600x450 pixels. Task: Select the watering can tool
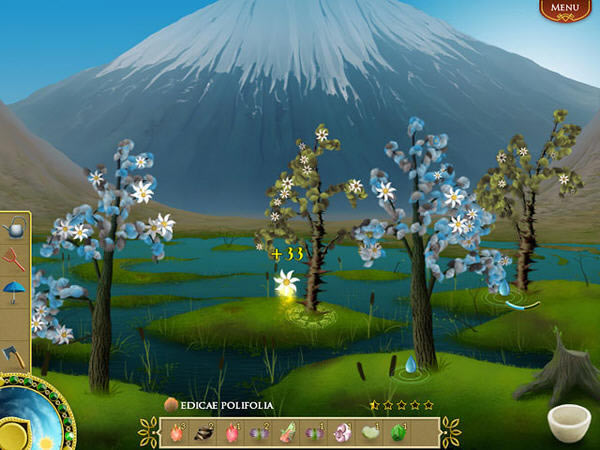(14, 229)
